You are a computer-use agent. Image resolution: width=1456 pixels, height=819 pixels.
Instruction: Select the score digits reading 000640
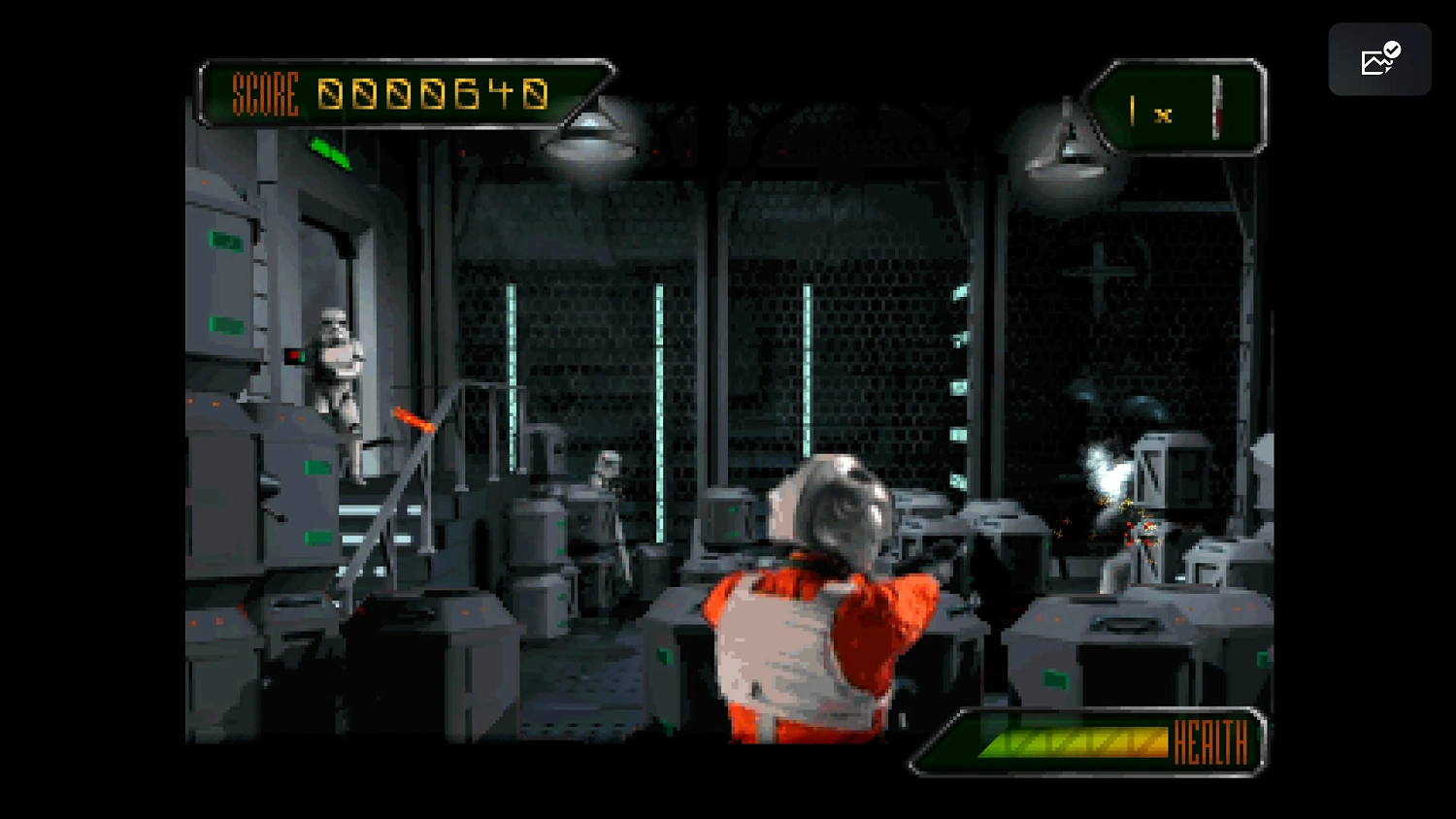[x=433, y=94]
